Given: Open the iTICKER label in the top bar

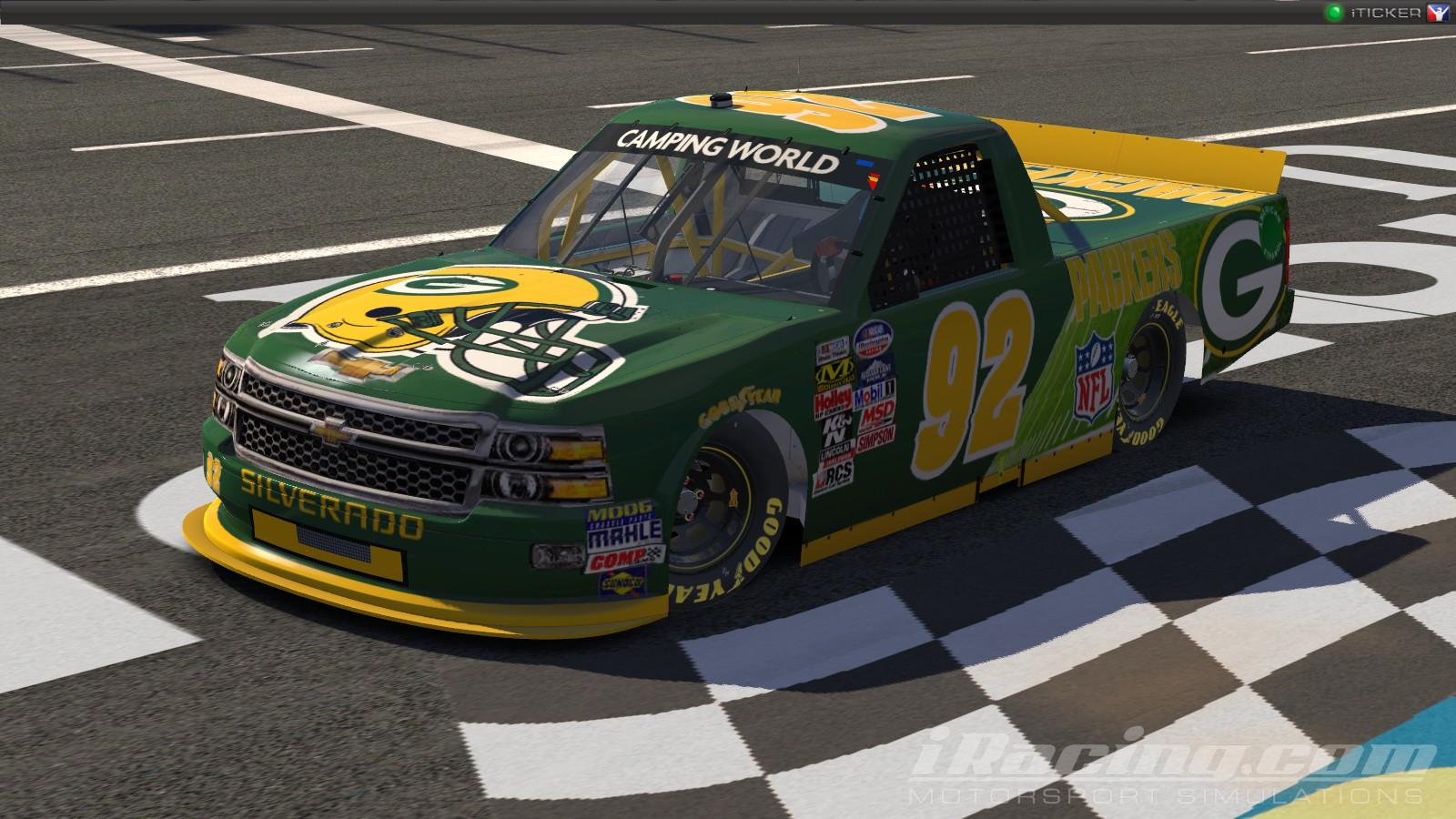Looking at the screenshot, I should tap(1388, 12).
